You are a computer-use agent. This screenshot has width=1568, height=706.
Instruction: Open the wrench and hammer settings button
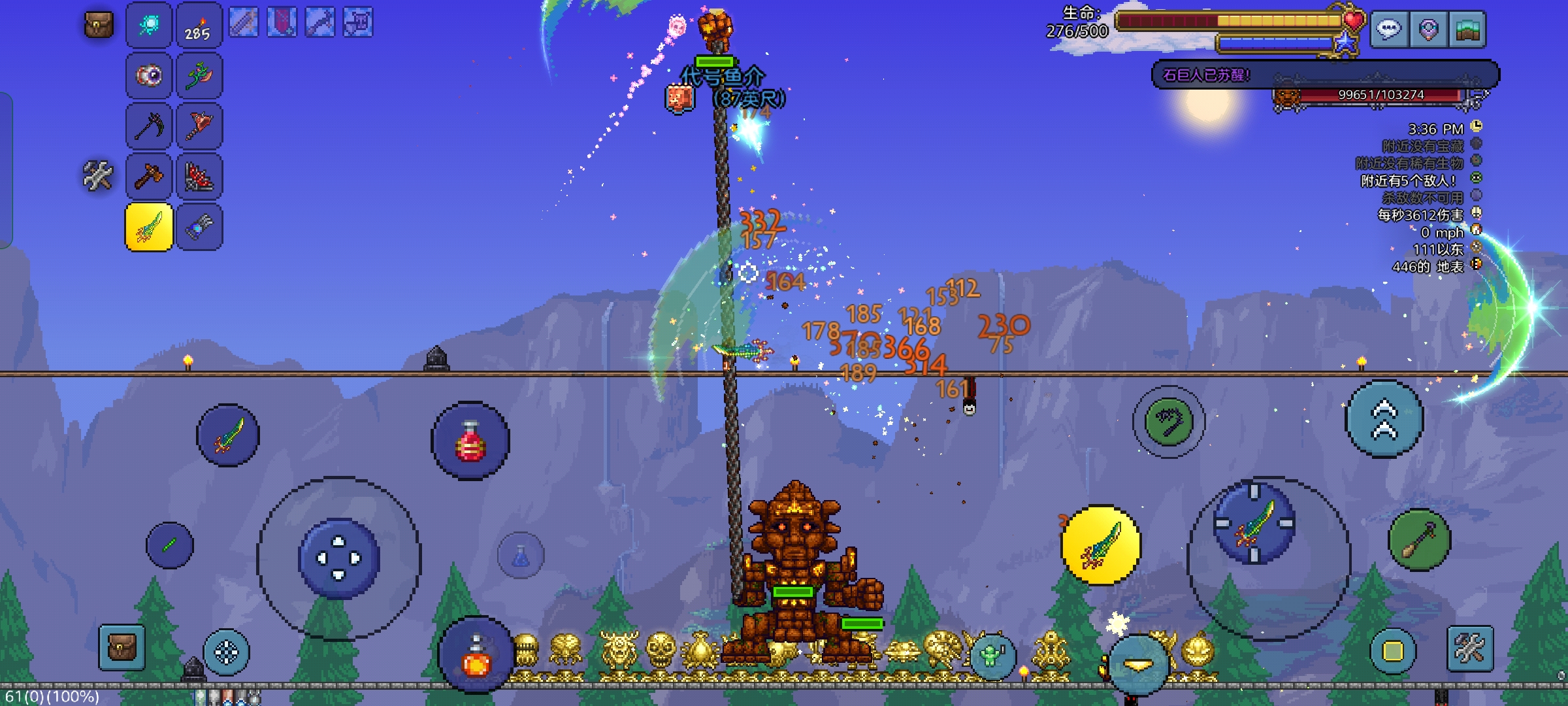point(1470,649)
